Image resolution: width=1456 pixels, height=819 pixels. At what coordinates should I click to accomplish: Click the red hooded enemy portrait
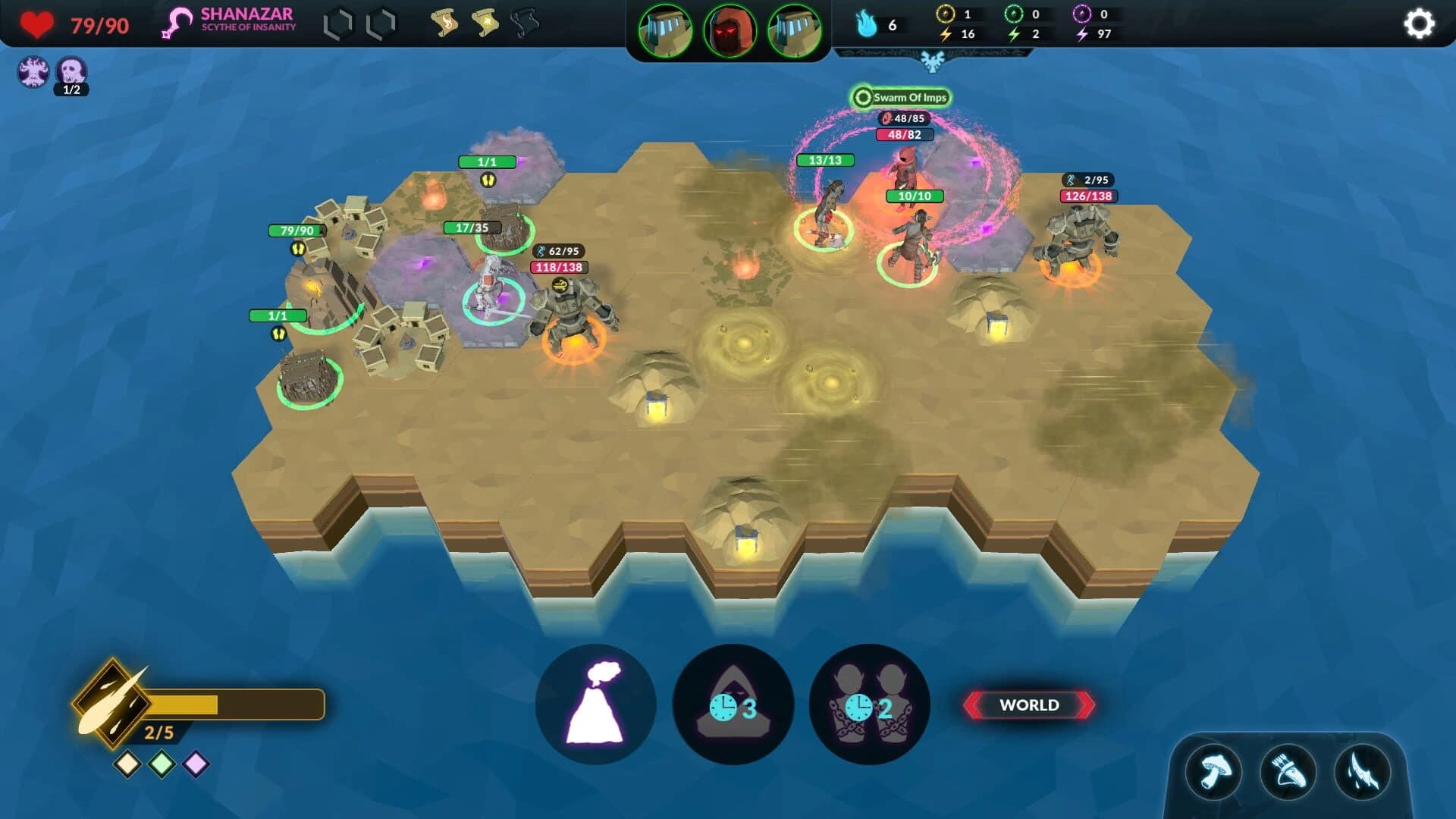730,30
